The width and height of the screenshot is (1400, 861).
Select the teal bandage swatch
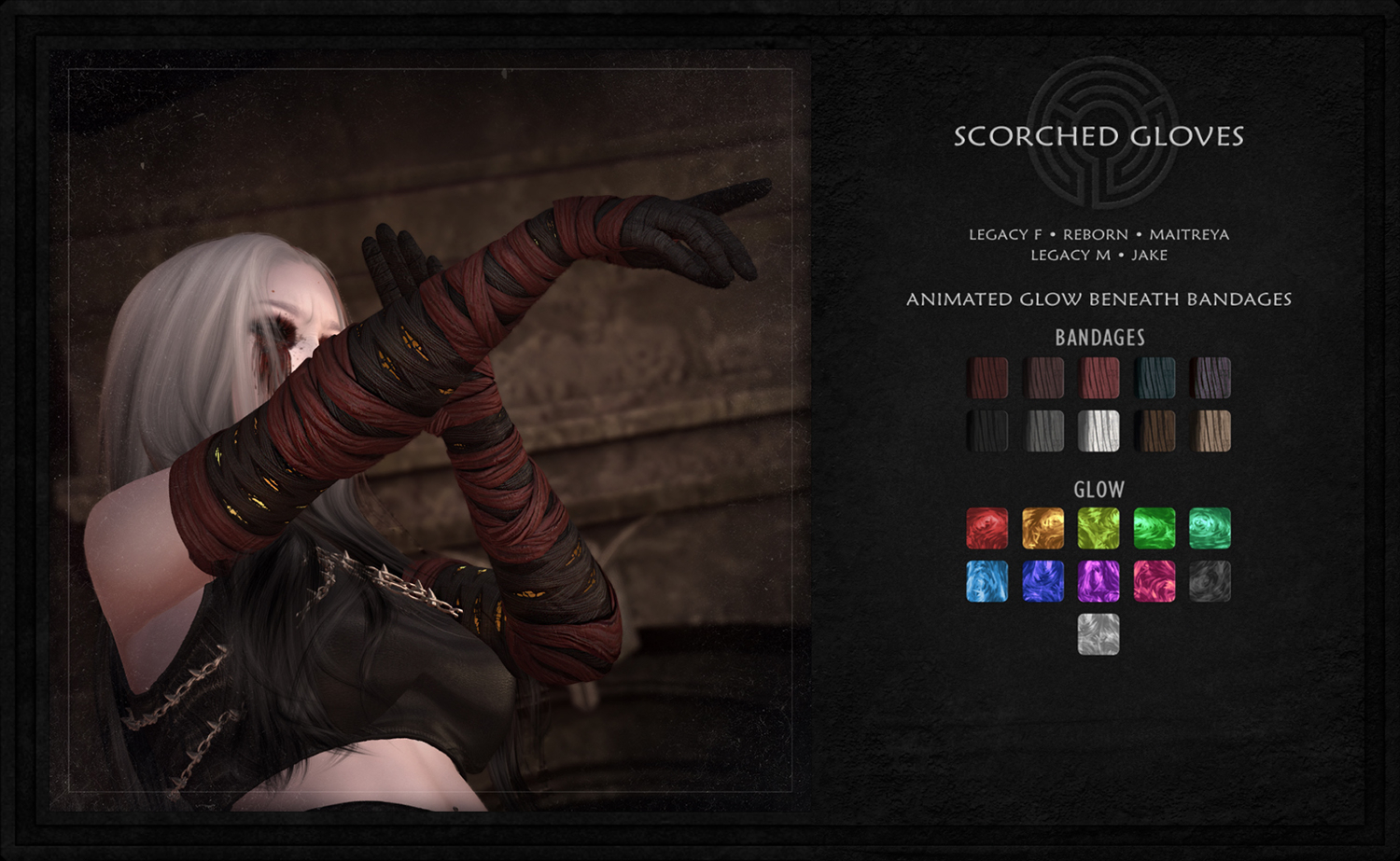pyautogui.click(x=1155, y=378)
